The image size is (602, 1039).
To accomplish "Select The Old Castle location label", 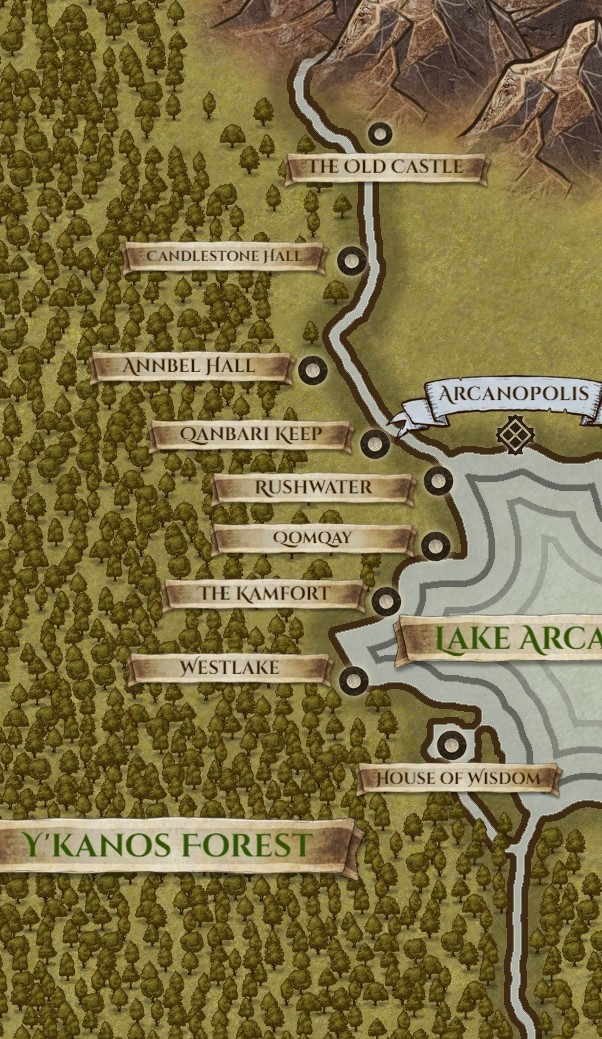I will tap(385, 167).
